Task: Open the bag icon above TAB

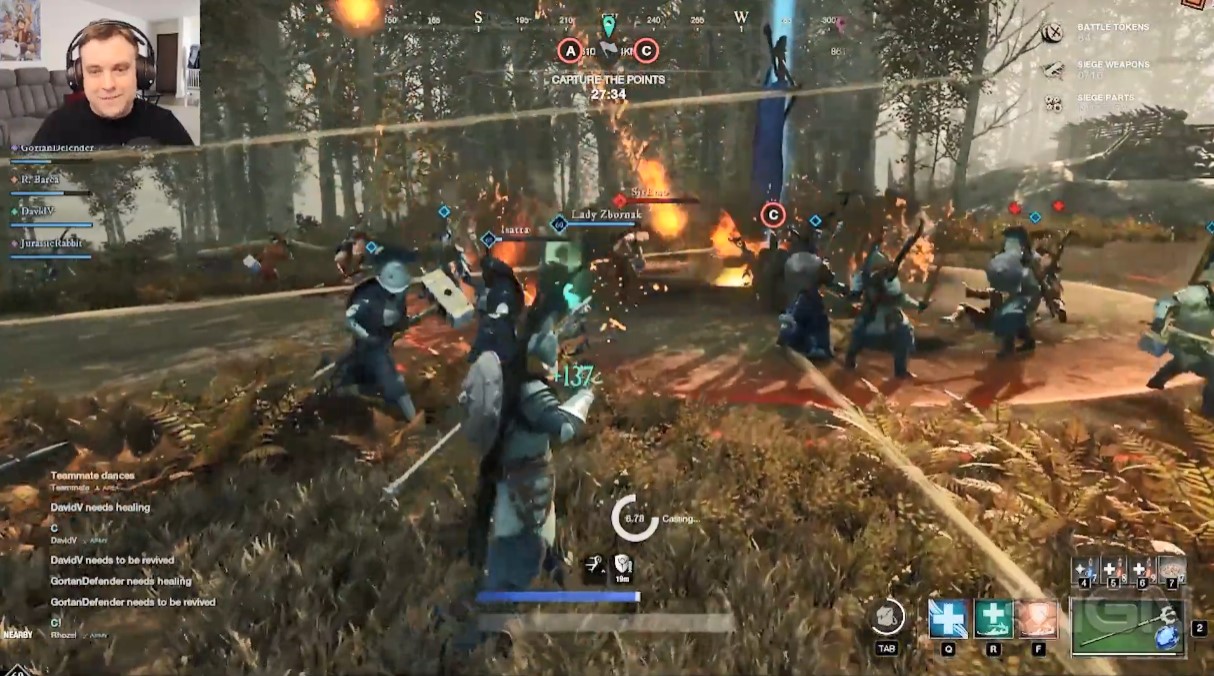Action: point(887,616)
